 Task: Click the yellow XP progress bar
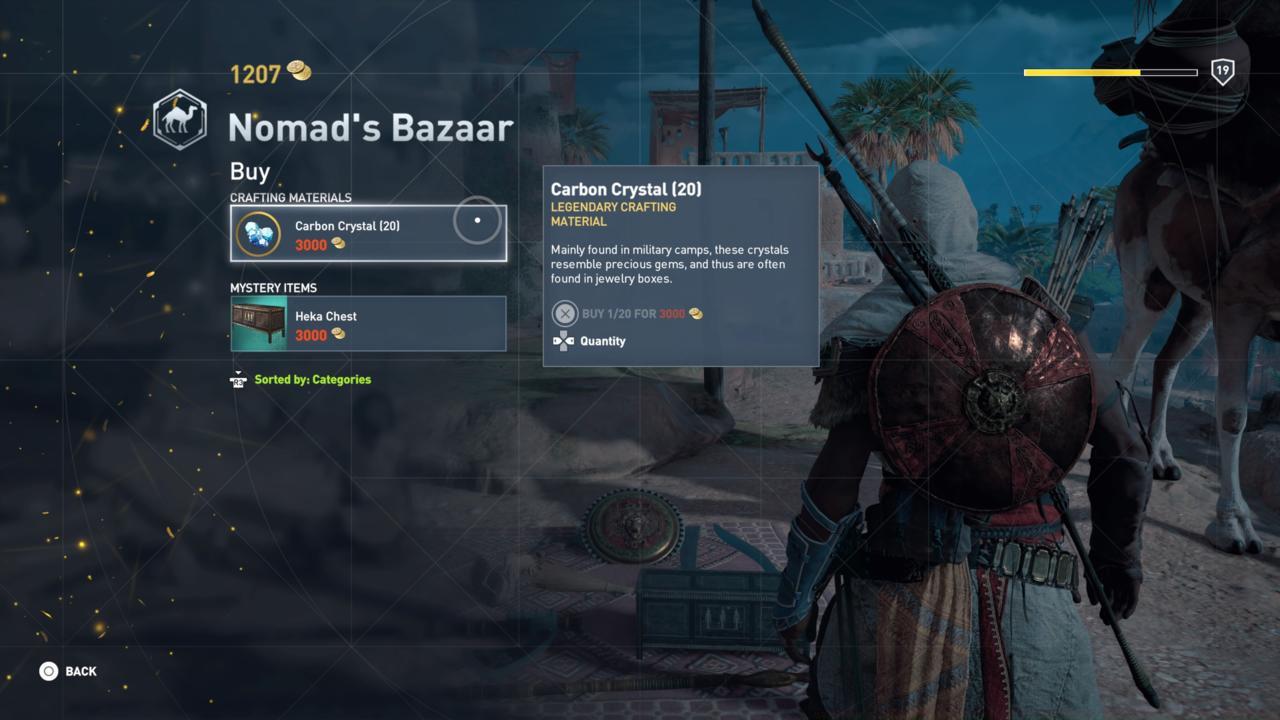[x=1080, y=72]
